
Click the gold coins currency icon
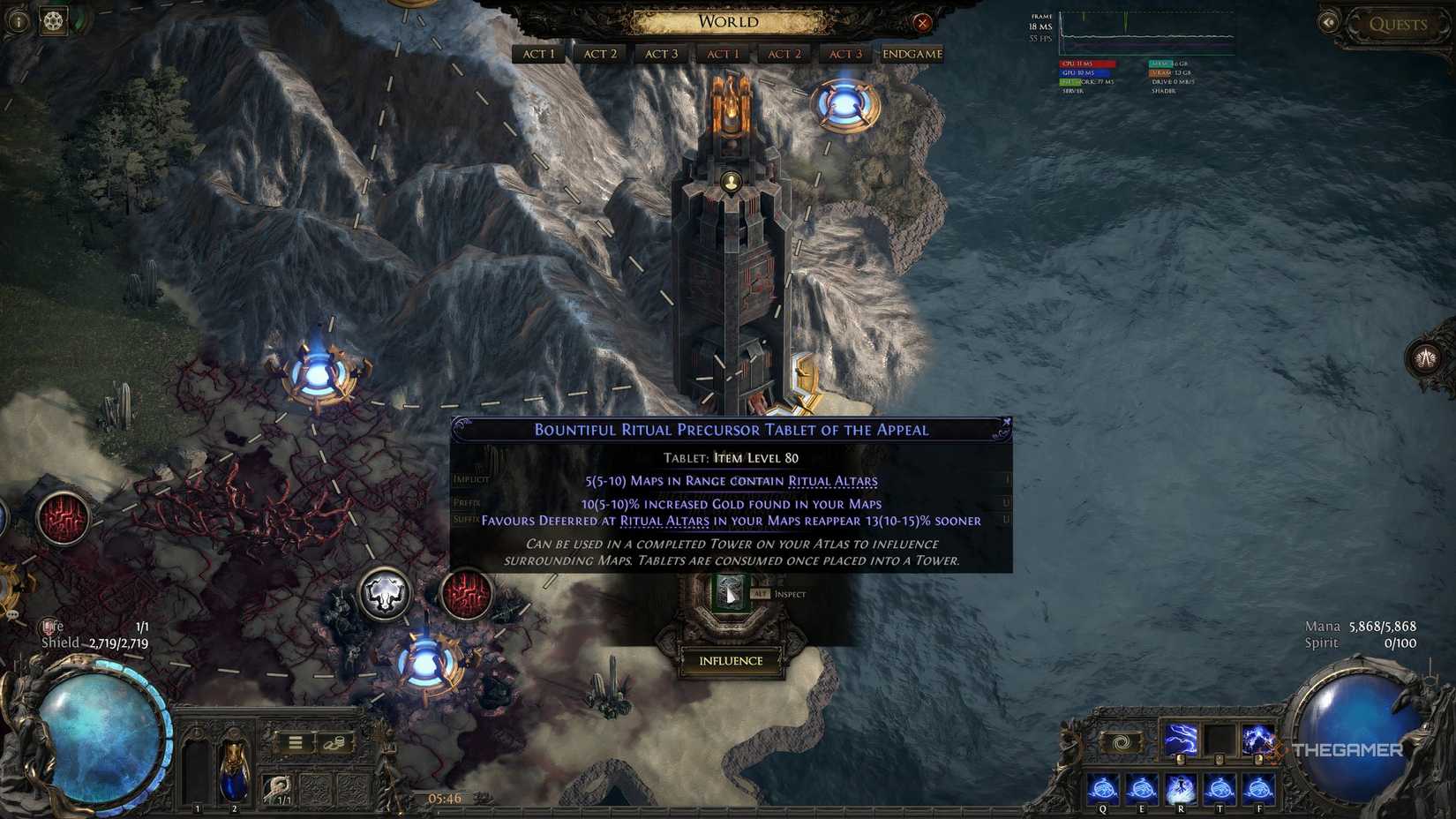click(335, 743)
